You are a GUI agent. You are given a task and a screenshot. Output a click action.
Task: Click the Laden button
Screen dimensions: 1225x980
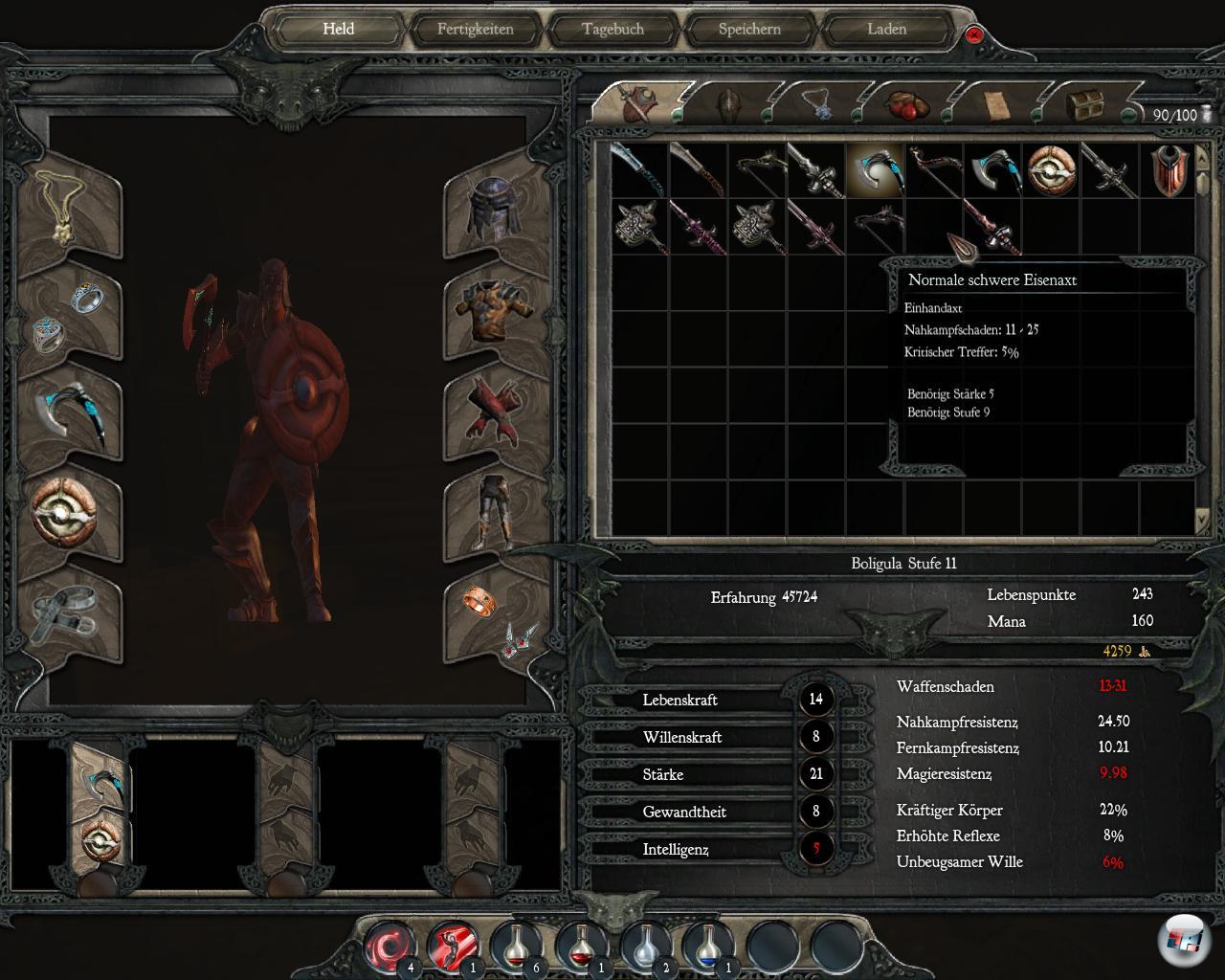click(x=886, y=29)
